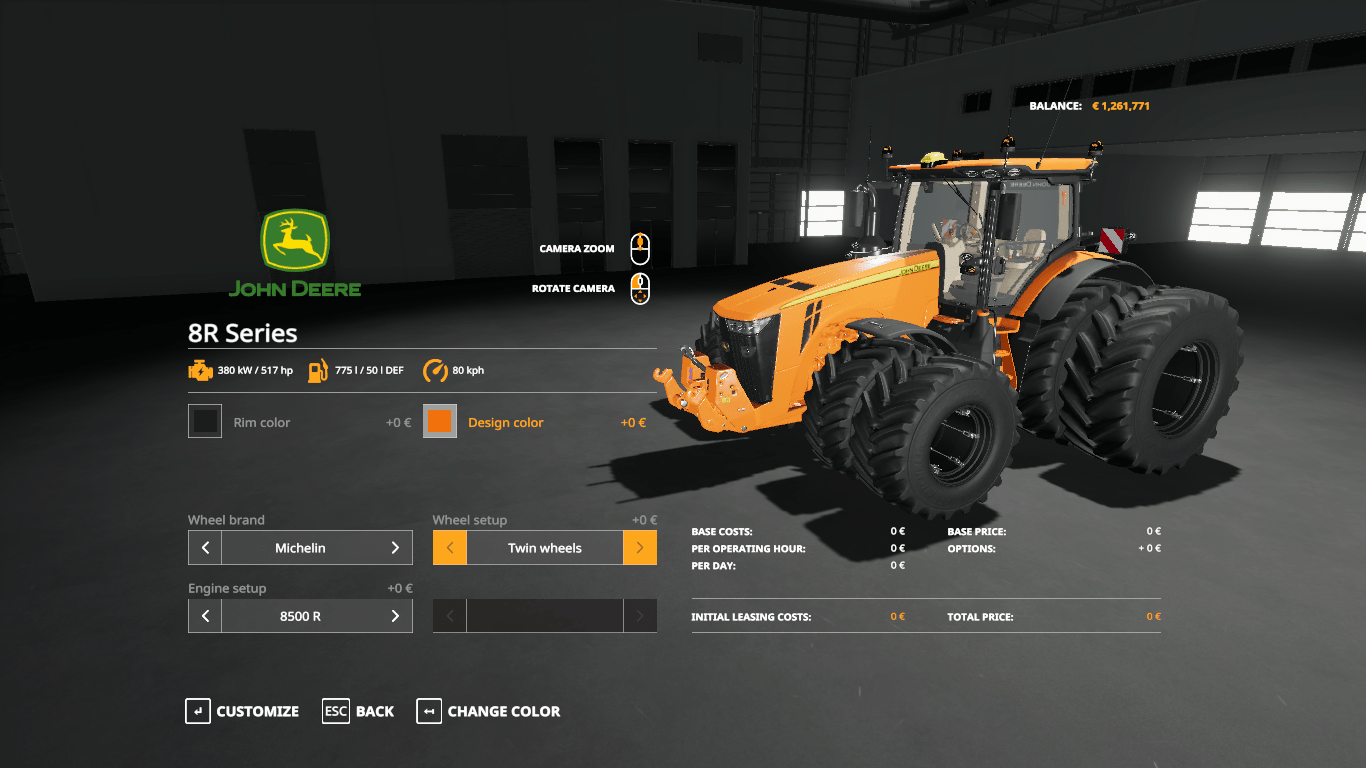Screen dimensions: 1366x768
Task: Choose previous Engine setup
Action: [x=205, y=616]
